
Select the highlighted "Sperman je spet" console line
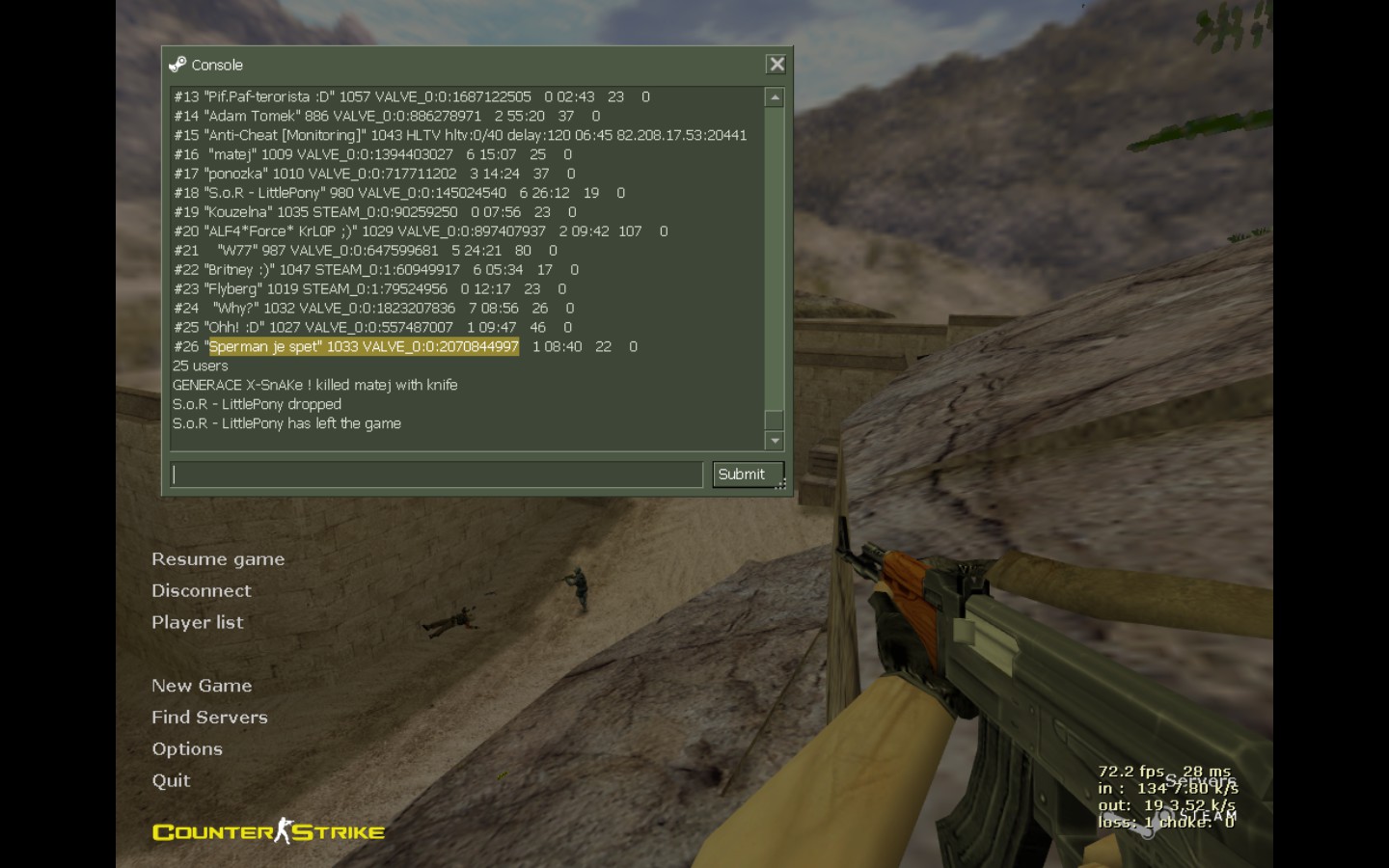(364, 347)
